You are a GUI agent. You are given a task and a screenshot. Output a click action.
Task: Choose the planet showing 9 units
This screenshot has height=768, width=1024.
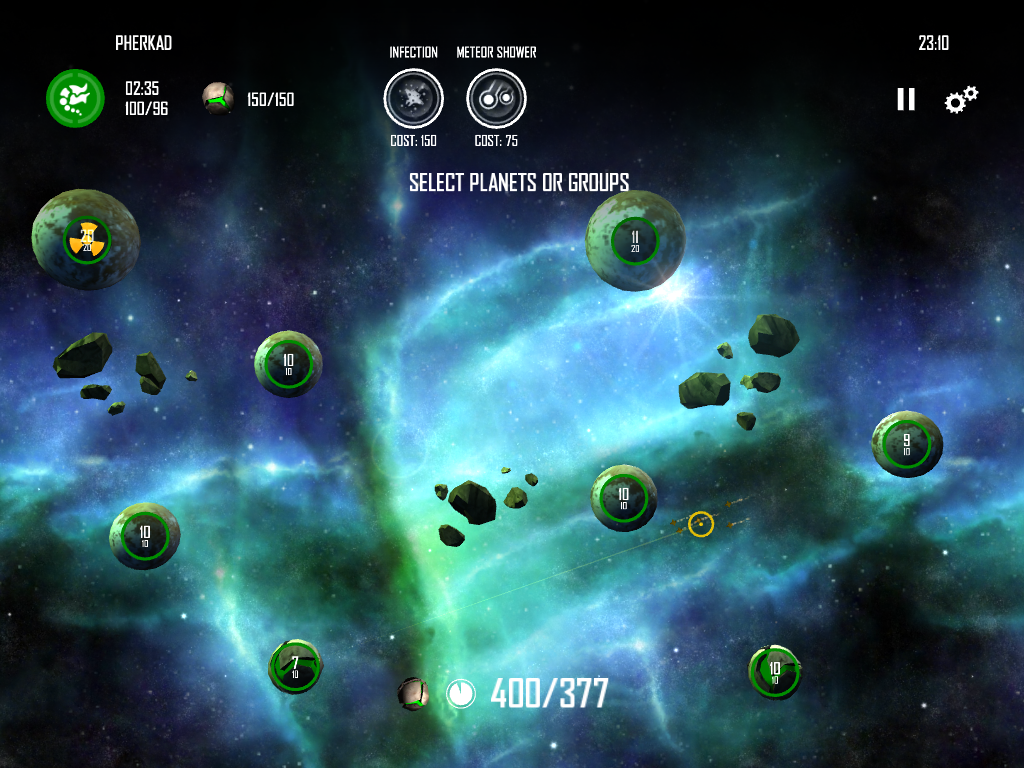[907, 444]
